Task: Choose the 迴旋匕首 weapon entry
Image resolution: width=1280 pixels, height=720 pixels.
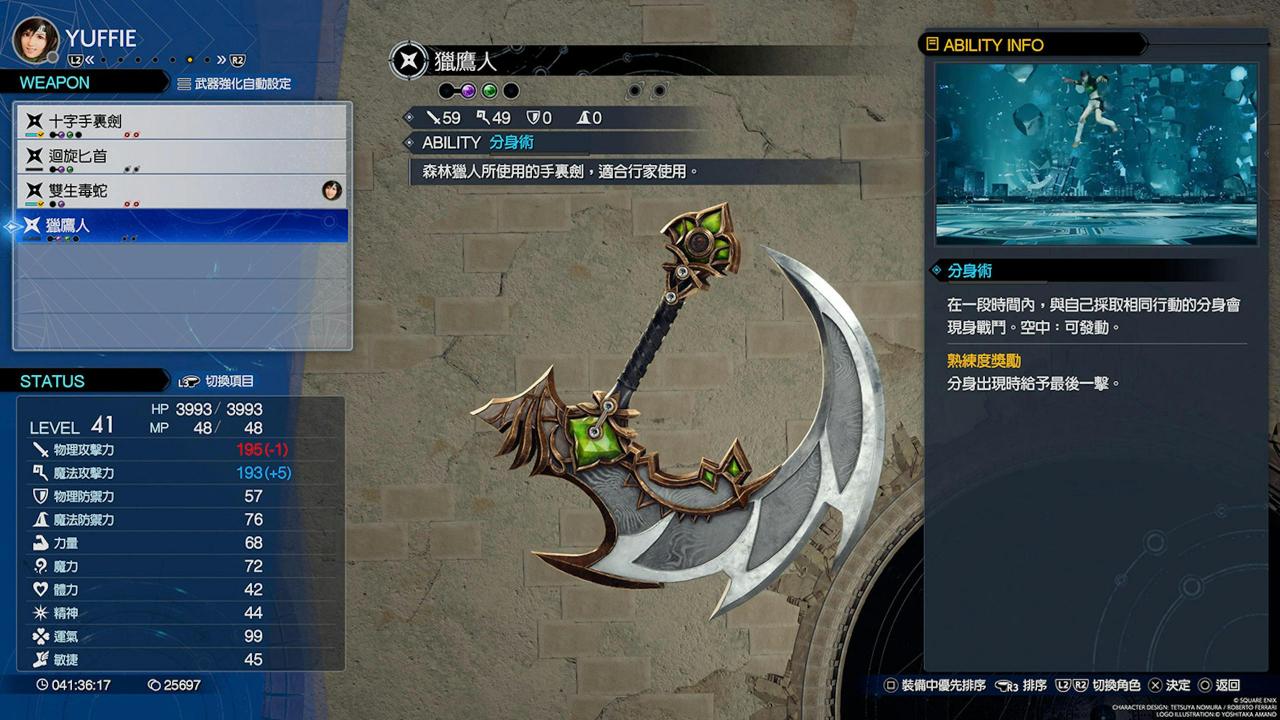Action: point(180,156)
